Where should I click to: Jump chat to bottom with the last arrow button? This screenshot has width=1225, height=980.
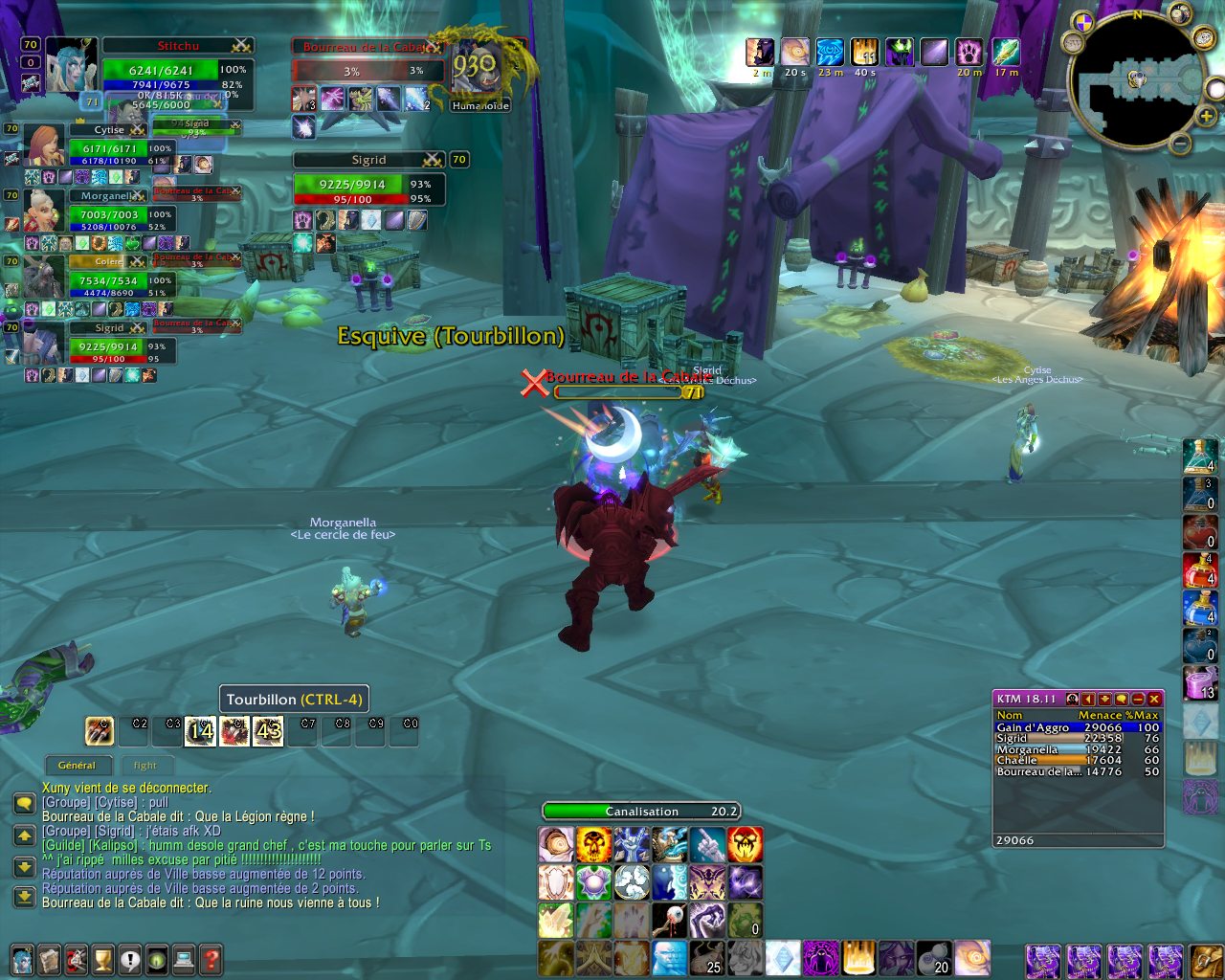click(x=24, y=897)
